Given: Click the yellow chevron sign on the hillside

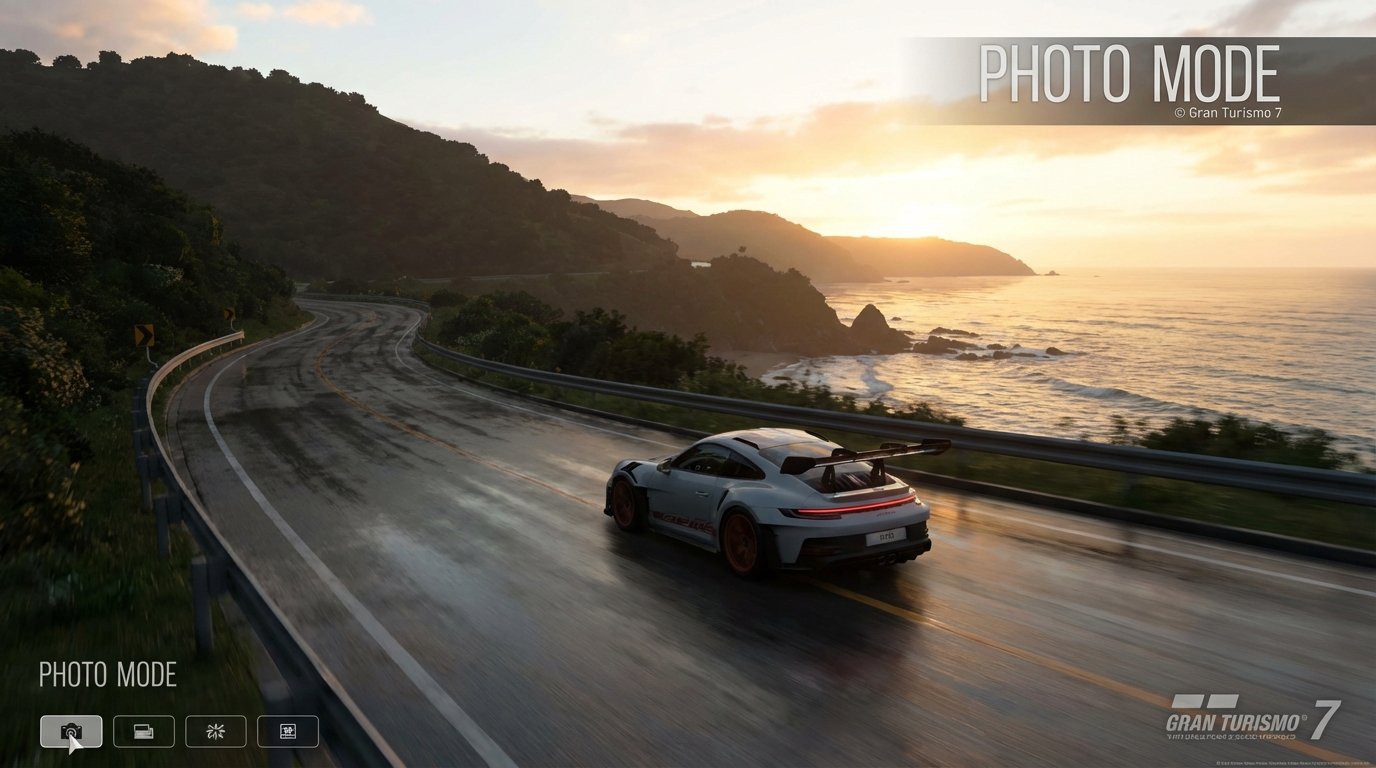Looking at the screenshot, I should [143, 334].
